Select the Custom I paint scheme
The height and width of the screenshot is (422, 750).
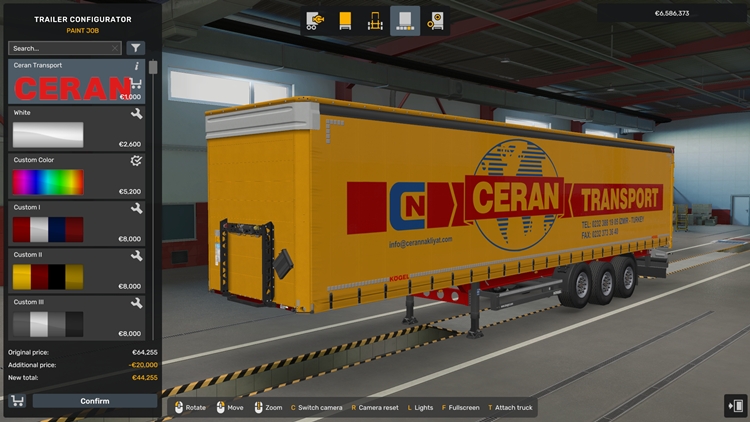pos(48,229)
